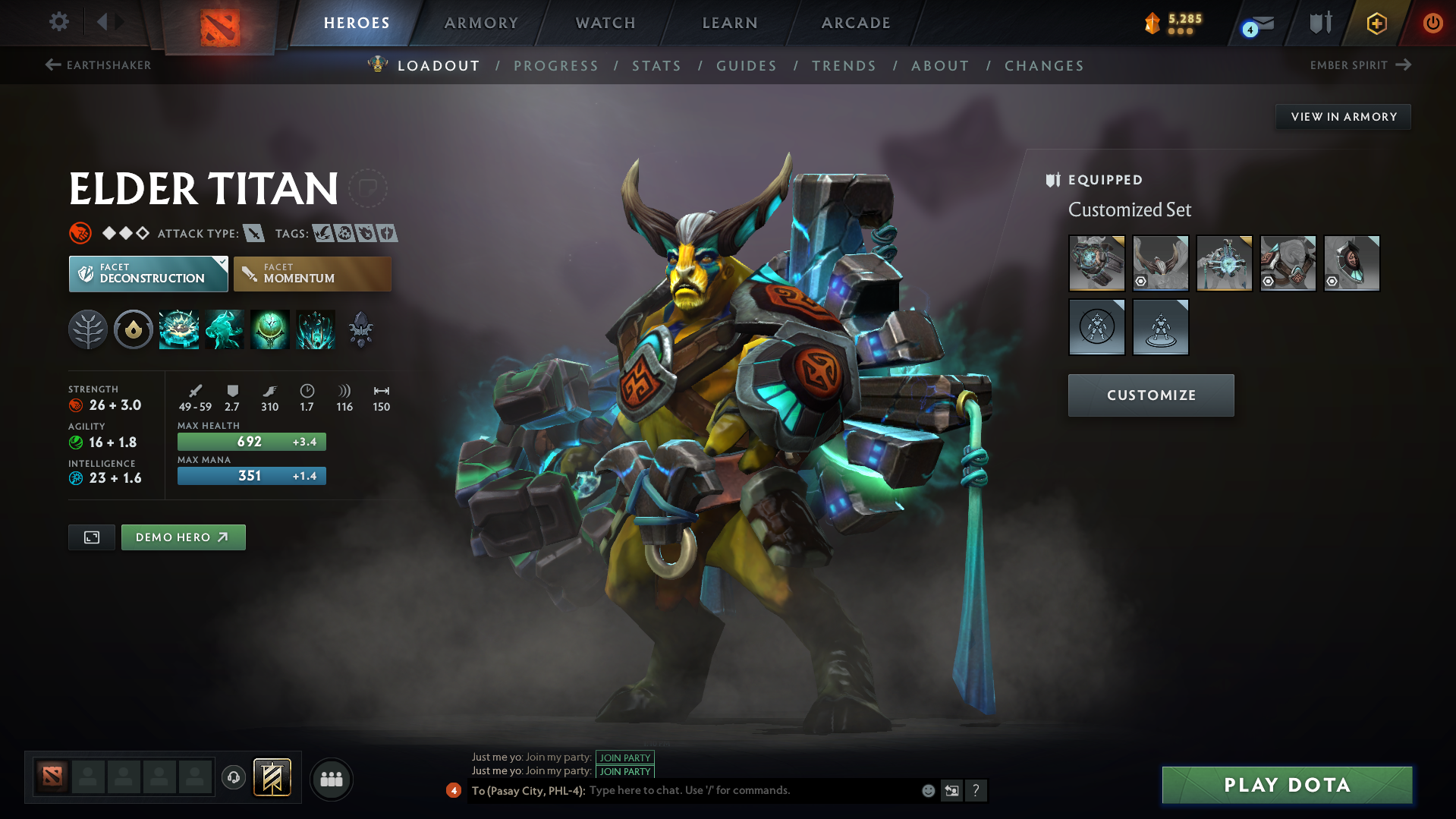Viewport: 1456px width, 819px height.
Task: Switch to the Momentum facet
Action: click(312, 273)
